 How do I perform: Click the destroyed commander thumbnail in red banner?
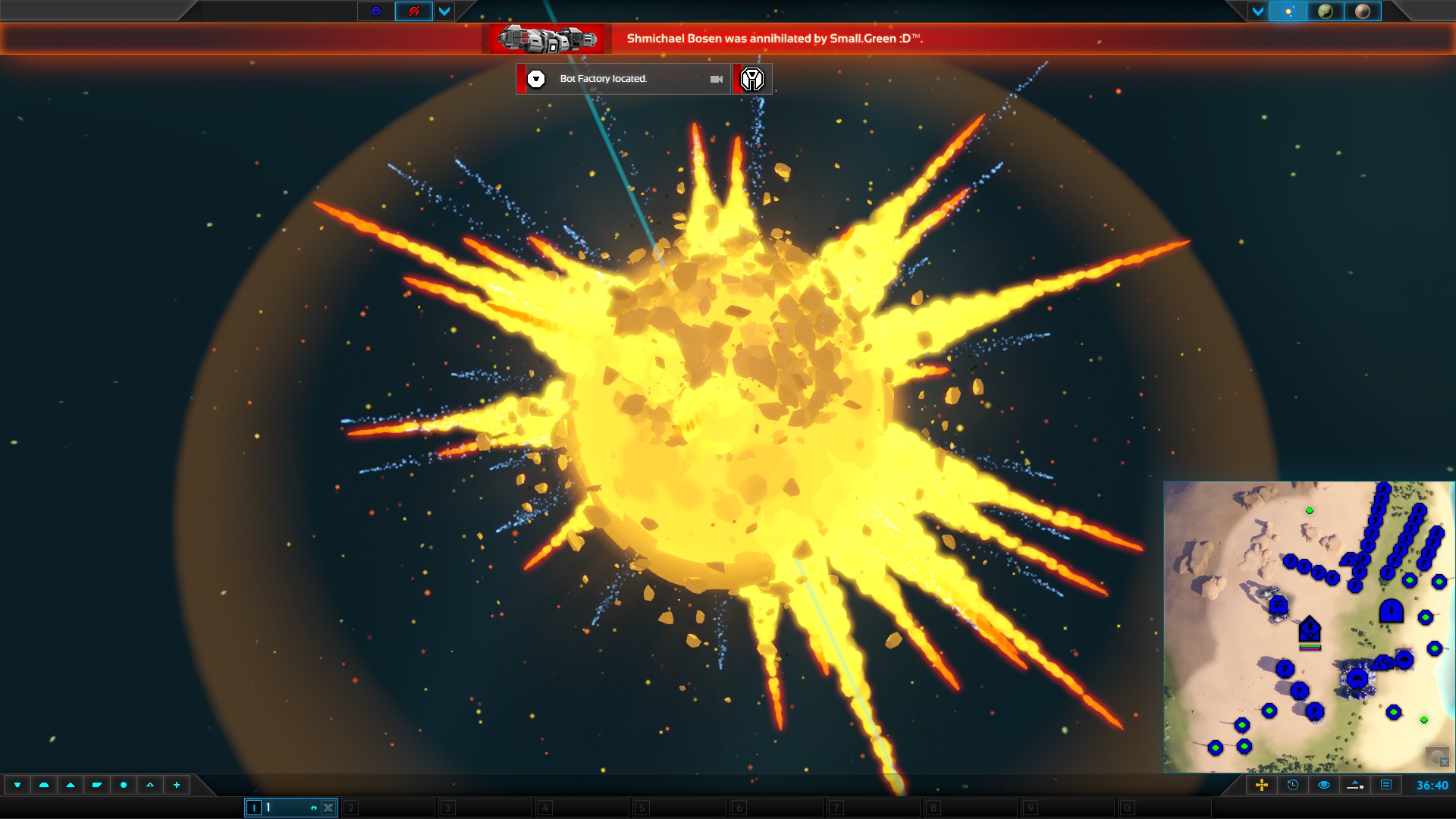[x=546, y=39]
